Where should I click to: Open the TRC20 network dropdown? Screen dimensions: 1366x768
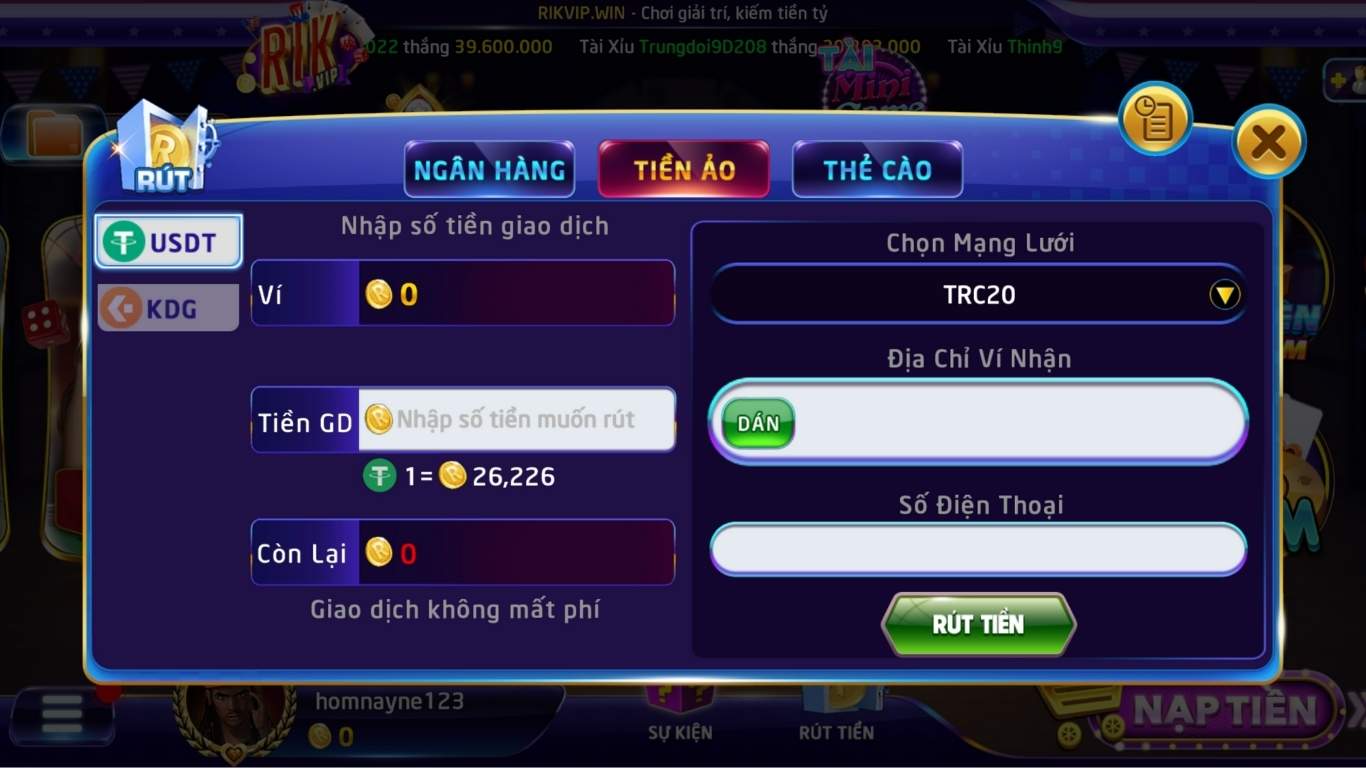977,294
